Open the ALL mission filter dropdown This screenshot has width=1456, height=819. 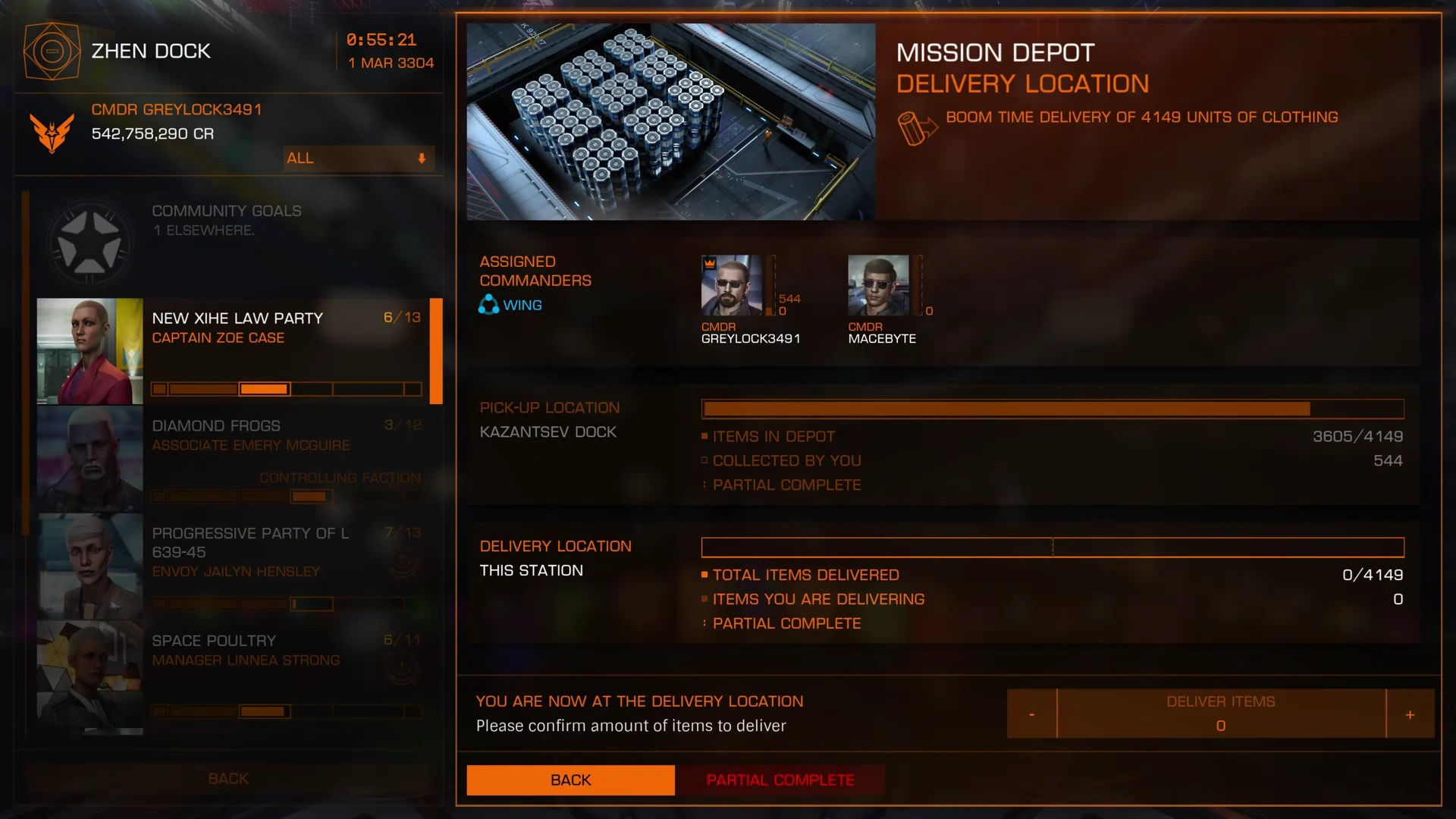pos(358,158)
